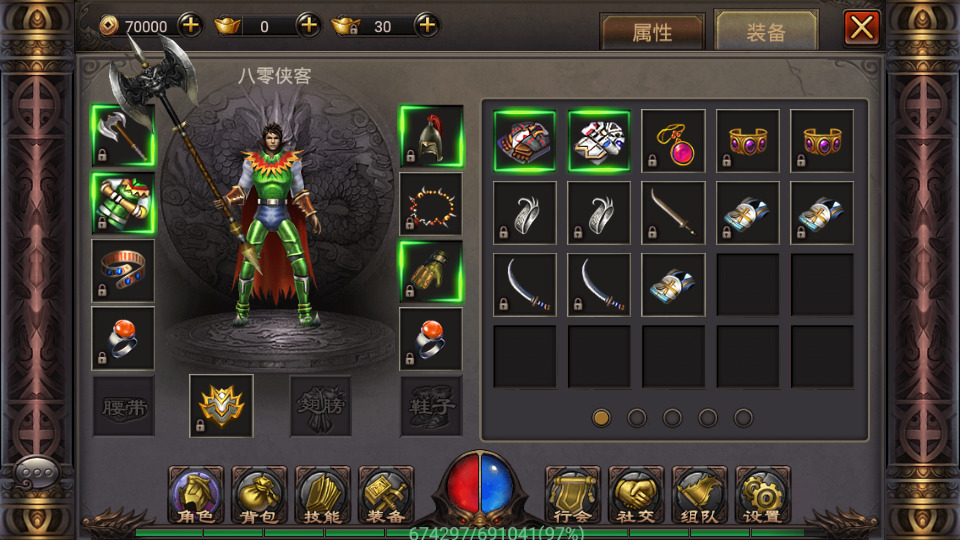The width and height of the screenshot is (960, 540).
Task: Switch to the 属性 tab
Action: coord(651,32)
